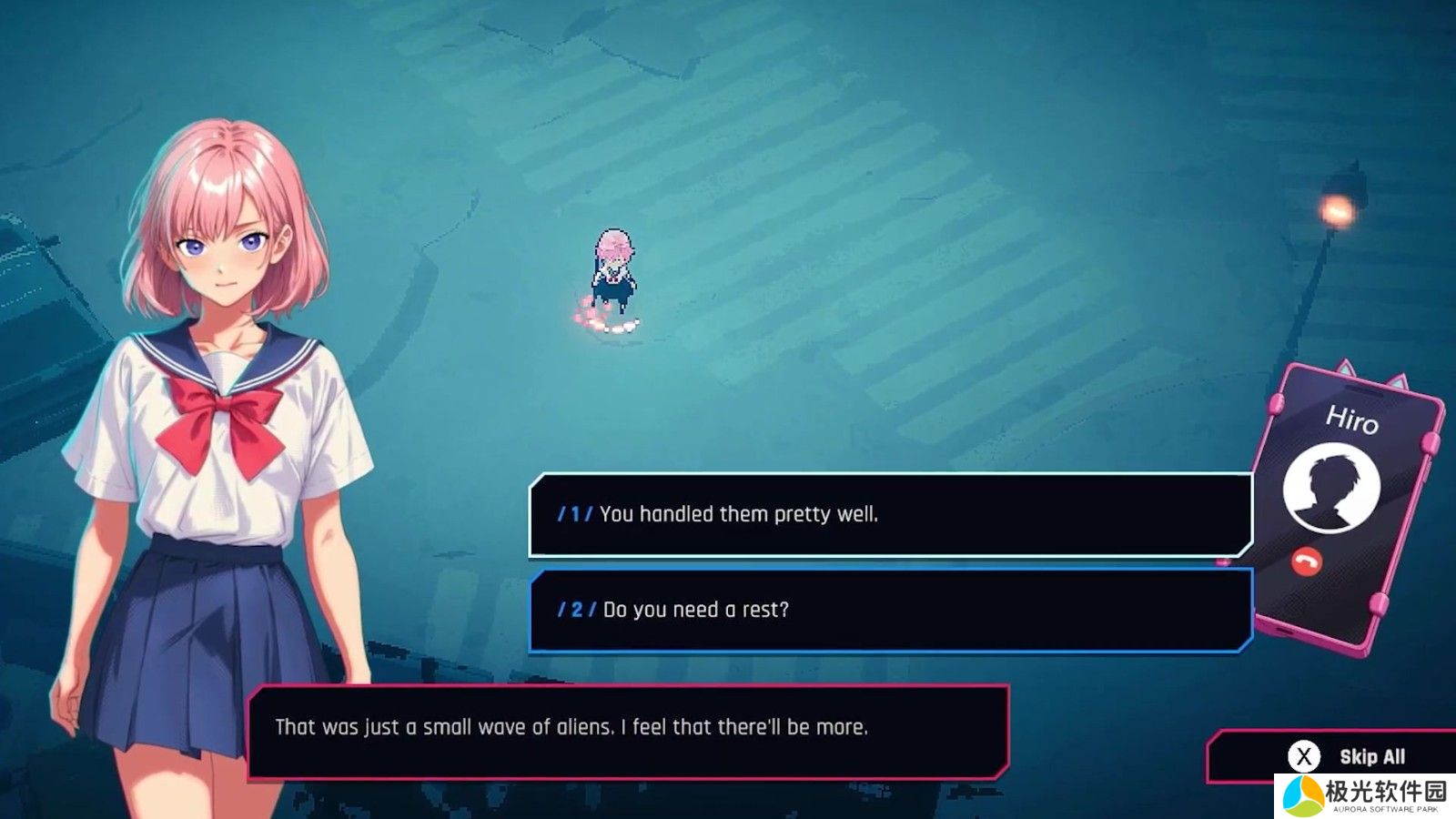Advance the aliens dialogue text box
The image size is (1456, 819).
(x=628, y=728)
